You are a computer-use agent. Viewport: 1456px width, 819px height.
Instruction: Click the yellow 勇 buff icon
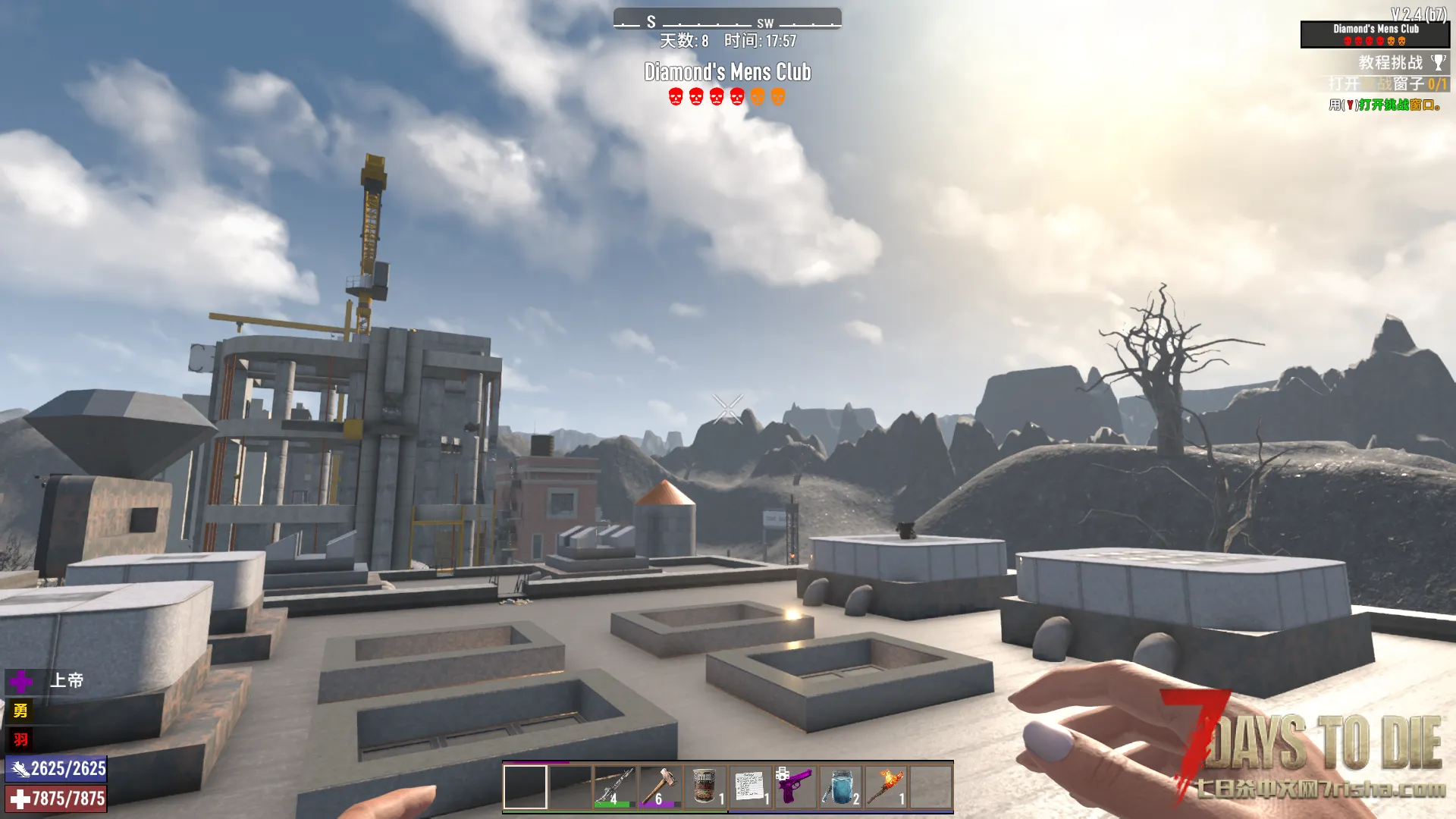point(20,711)
